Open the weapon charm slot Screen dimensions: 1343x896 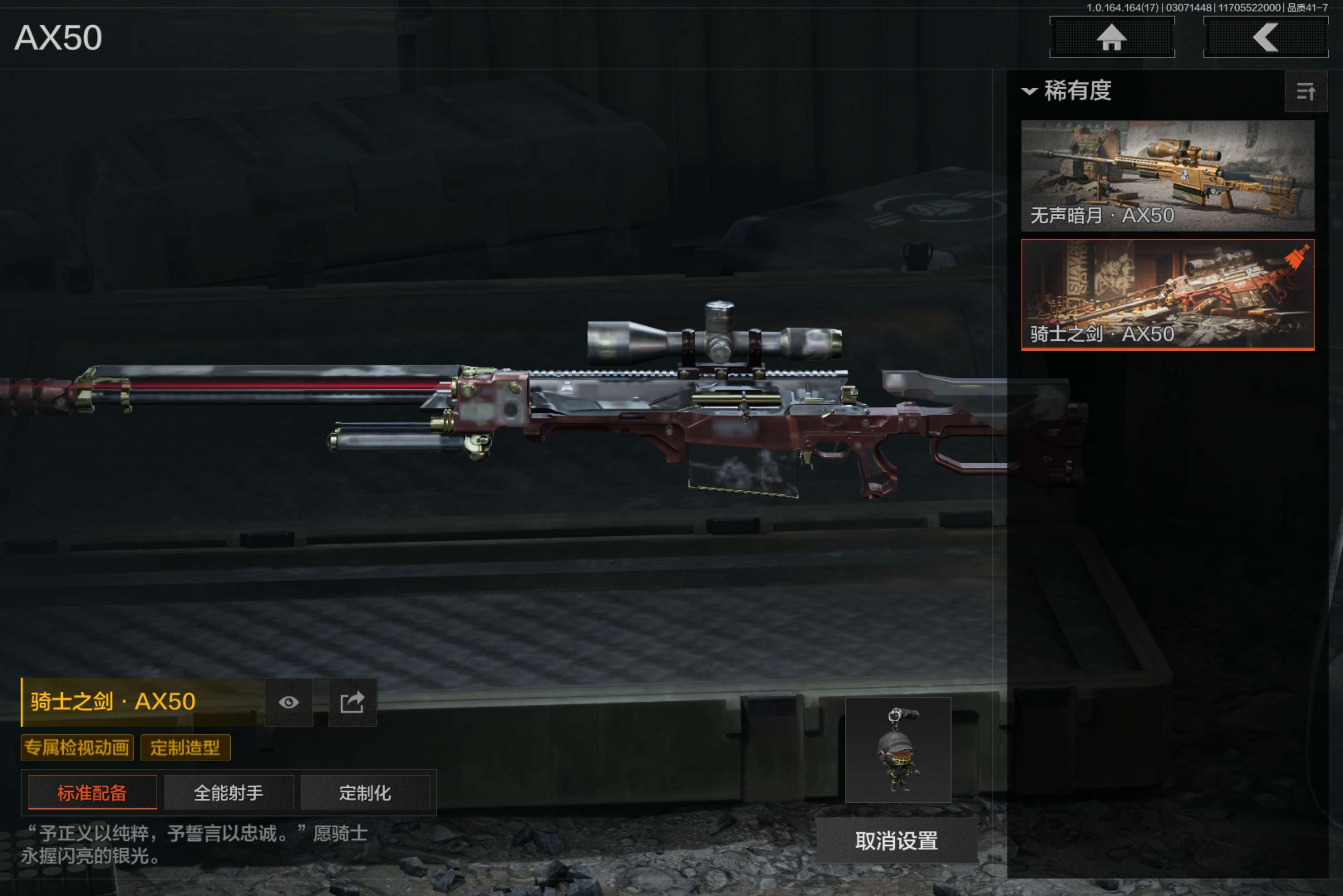click(x=898, y=750)
